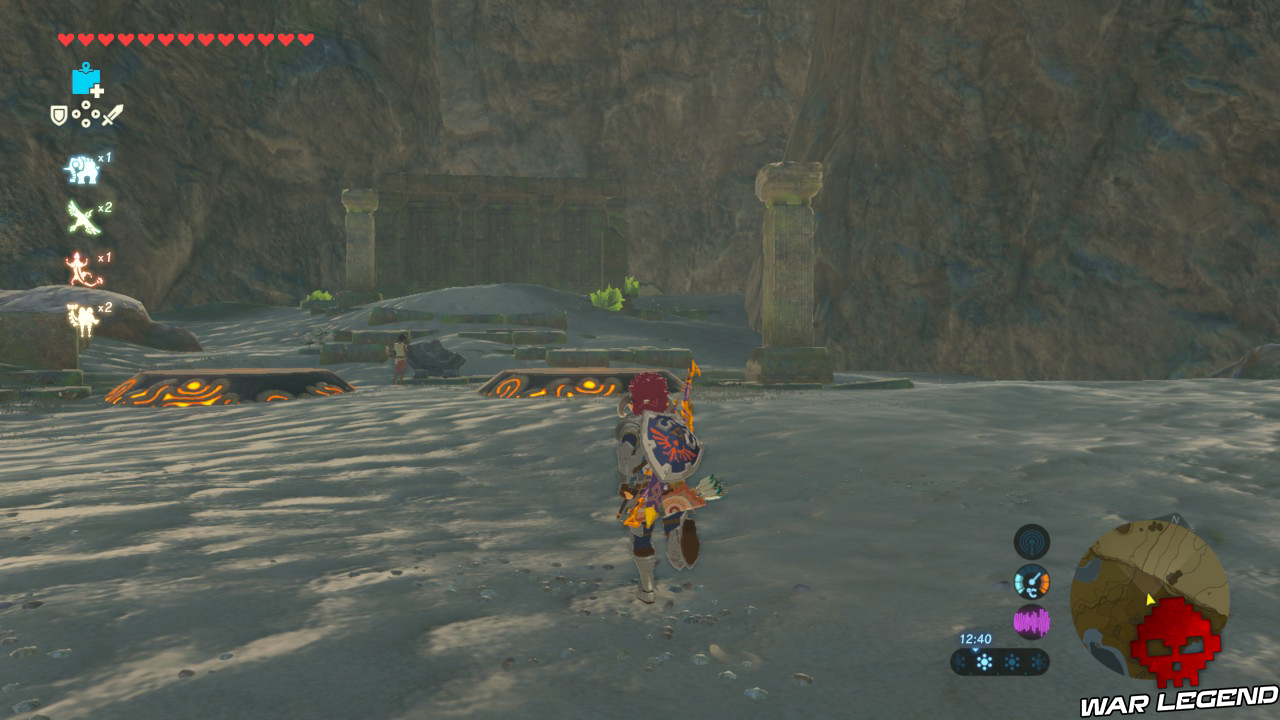This screenshot has height=720, width=1280.
Task: Click the shield defense stat icon
Action: click(57, 113)
